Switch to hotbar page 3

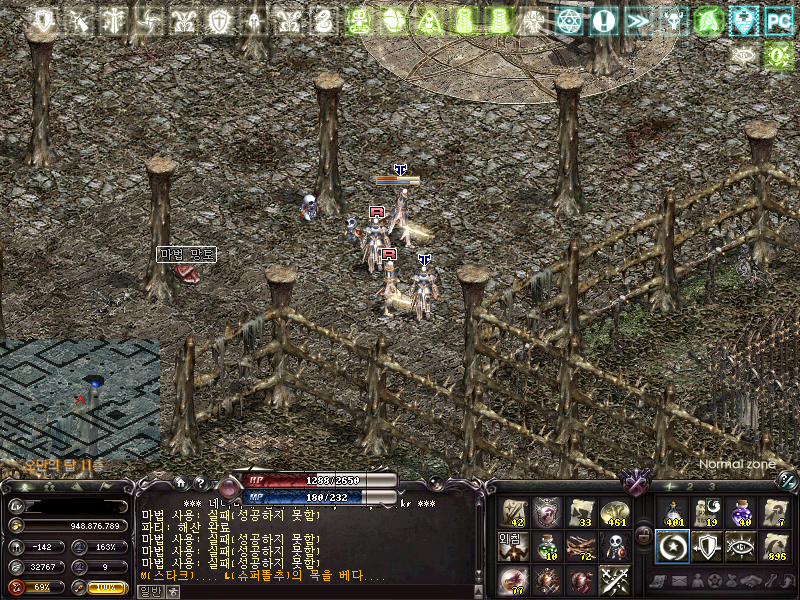[712, 487]
